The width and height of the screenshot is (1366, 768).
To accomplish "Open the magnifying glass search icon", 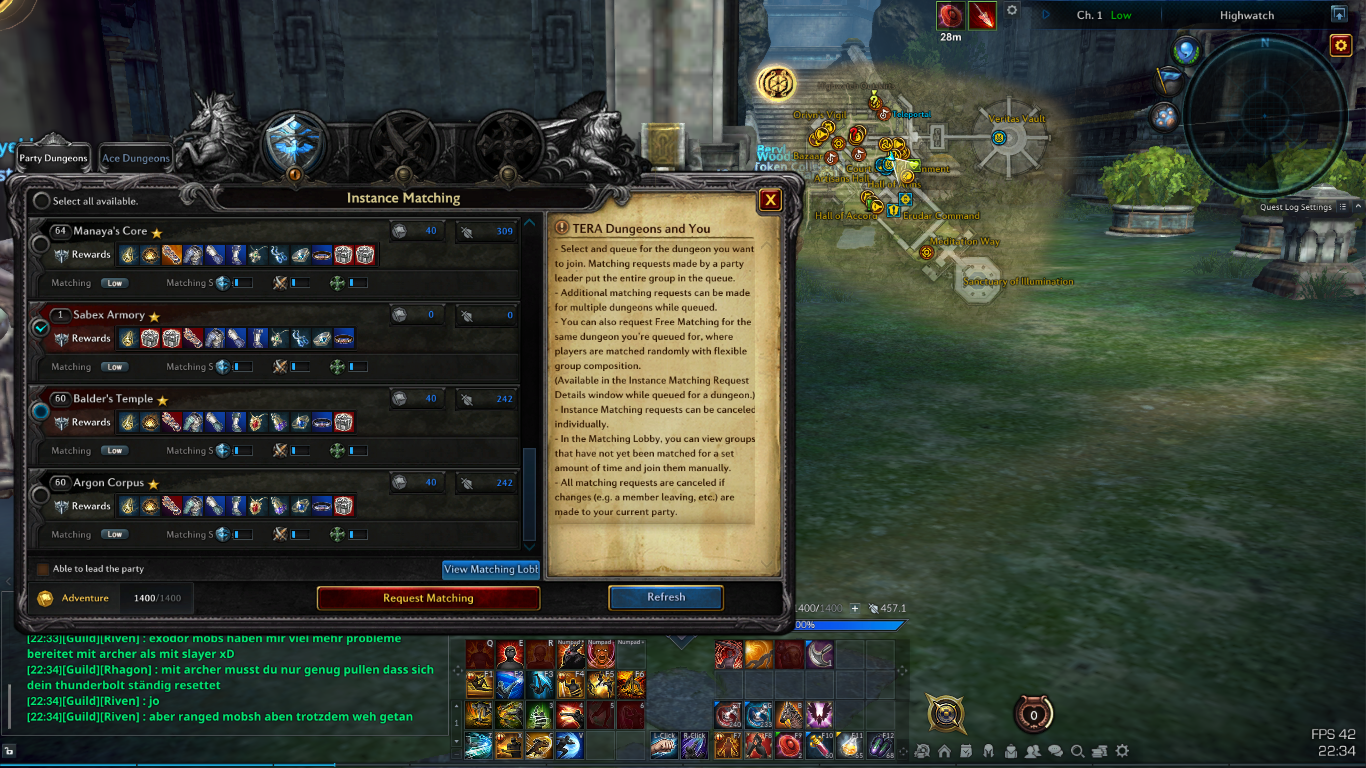I will tap(1077, 751).
